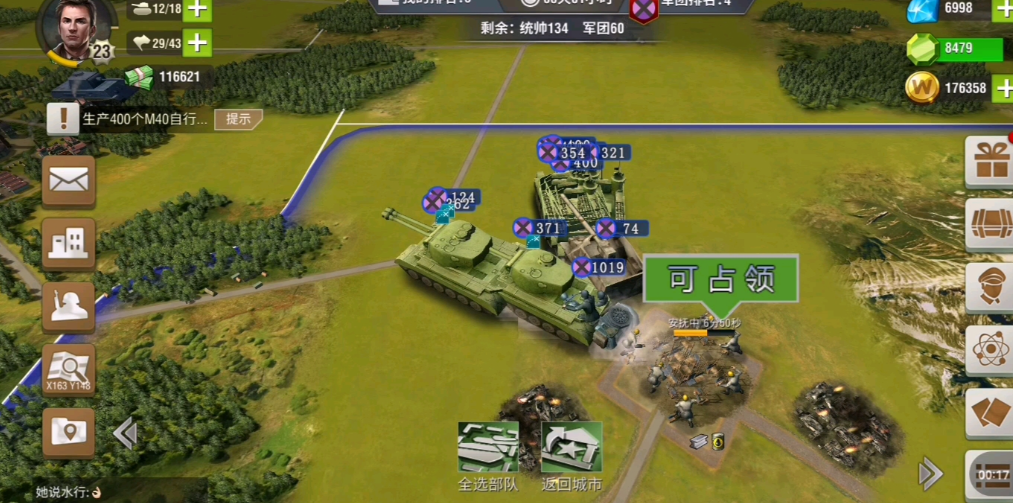
Task: Open the gift box rewards
Action: pyautogui.click(x=991, y=162)
